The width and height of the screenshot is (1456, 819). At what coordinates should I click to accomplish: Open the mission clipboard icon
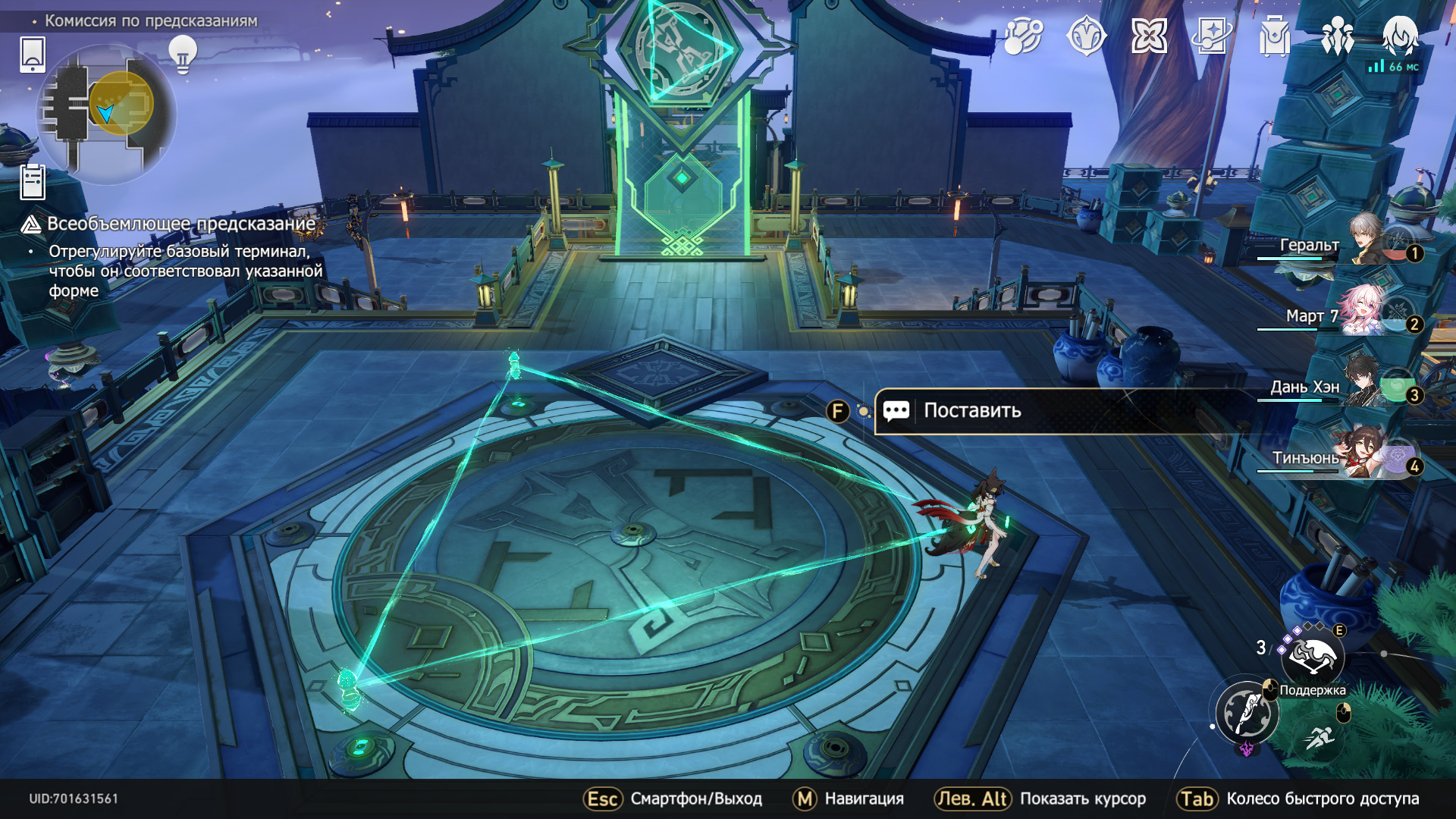(x=33, y=182)
